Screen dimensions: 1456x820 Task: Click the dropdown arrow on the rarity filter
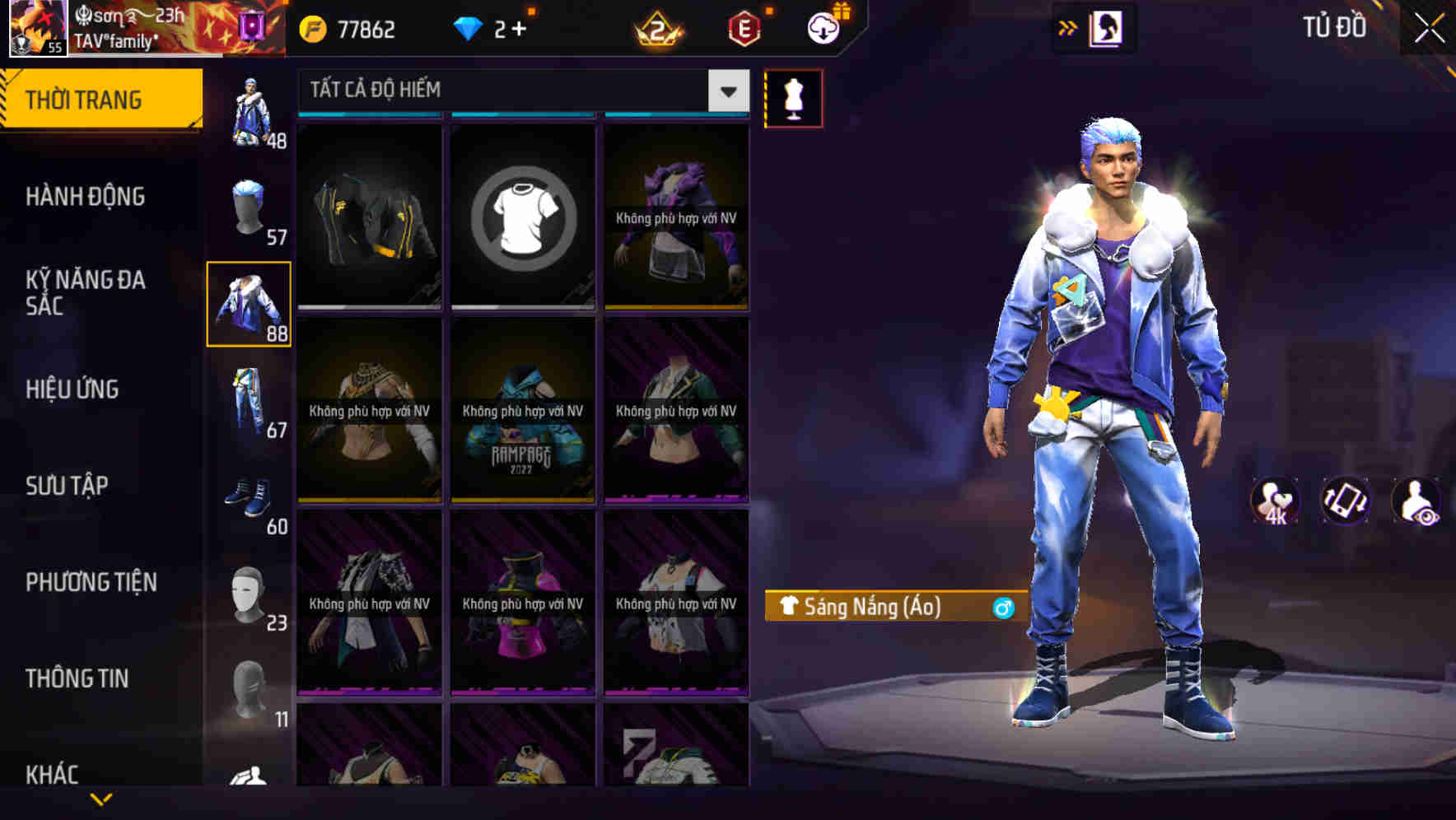[x=726, y=91]
